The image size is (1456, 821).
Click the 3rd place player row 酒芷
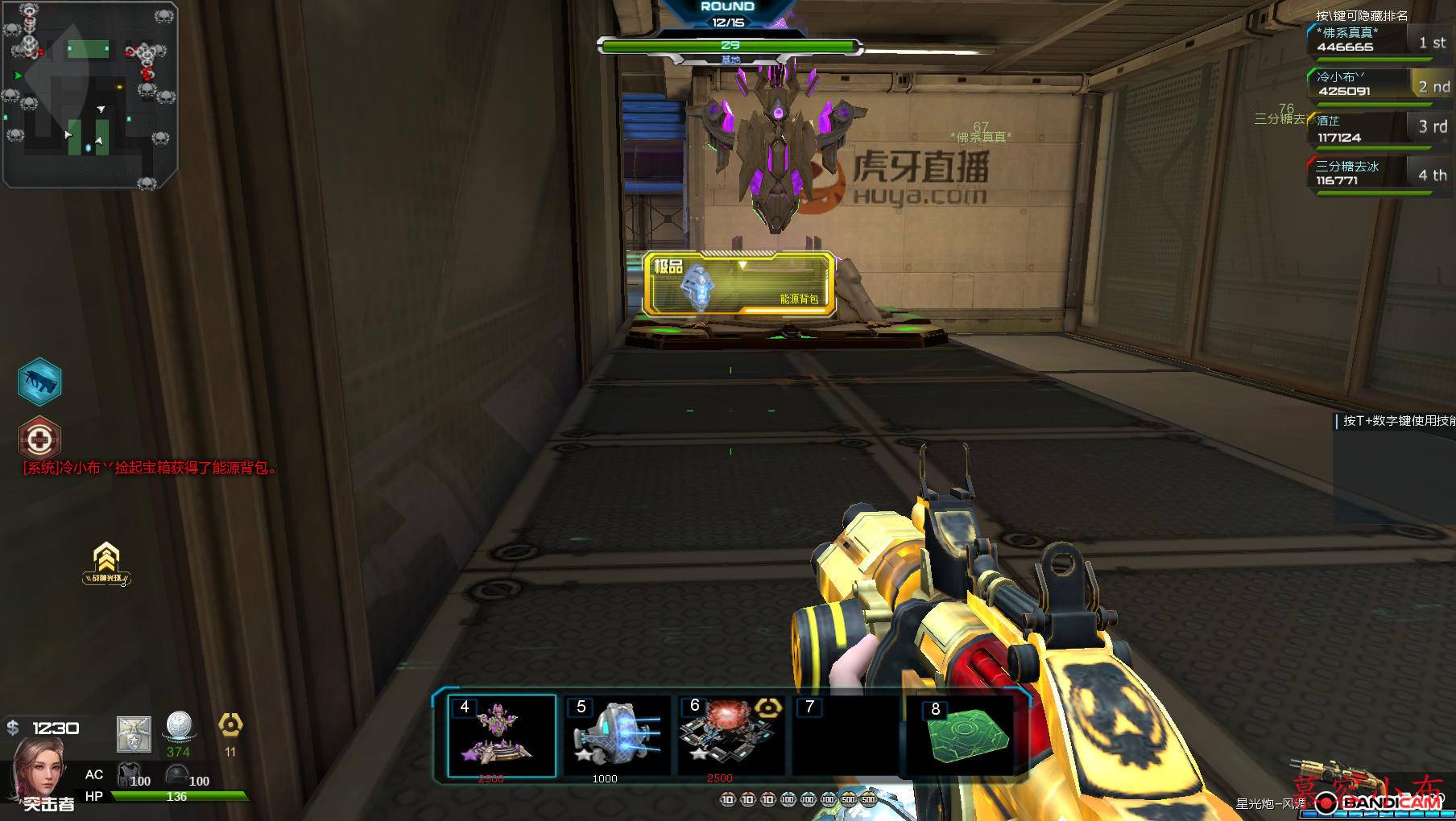click(x=1378, y=129)
